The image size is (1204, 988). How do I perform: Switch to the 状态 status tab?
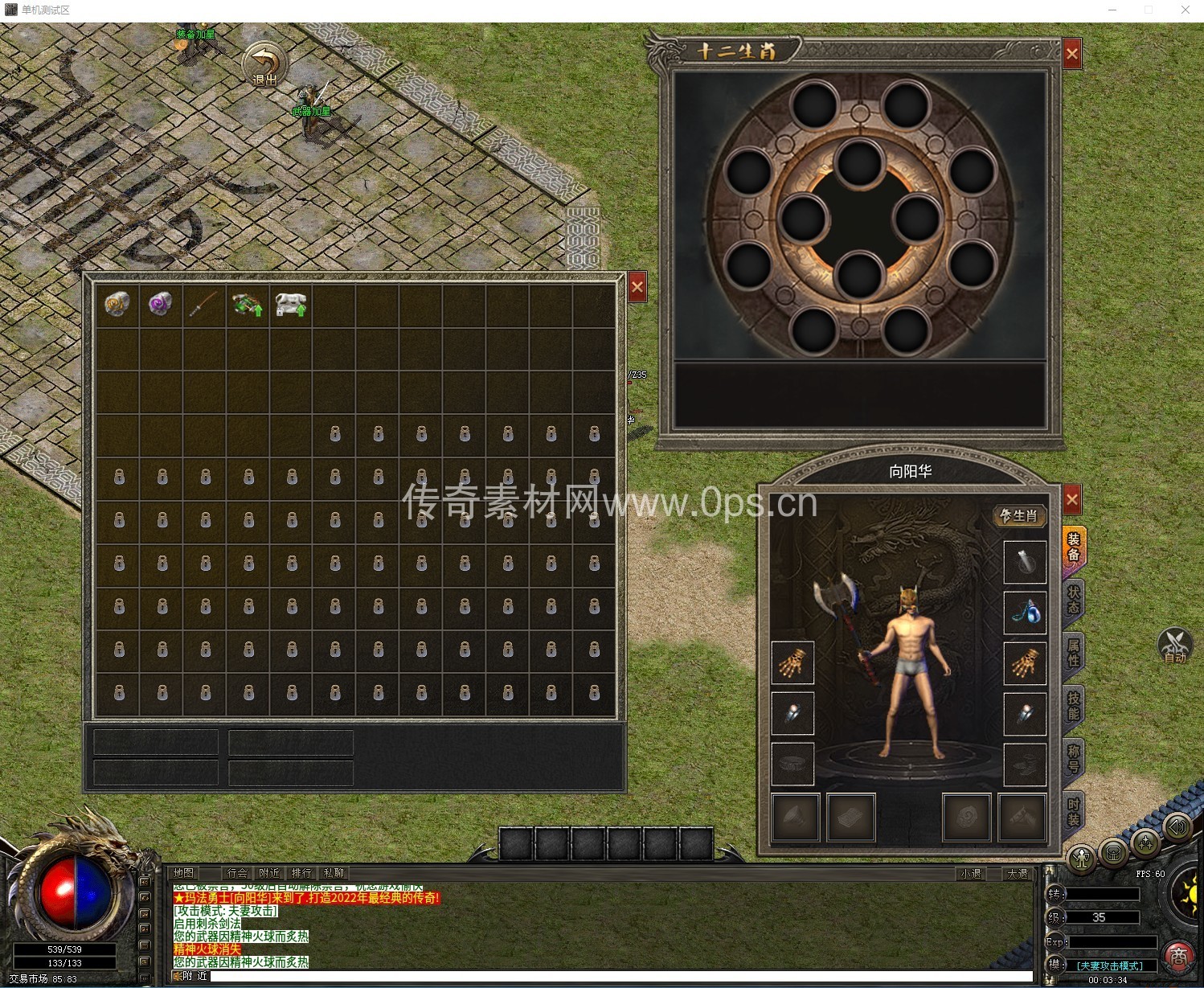click(1074, 600)
